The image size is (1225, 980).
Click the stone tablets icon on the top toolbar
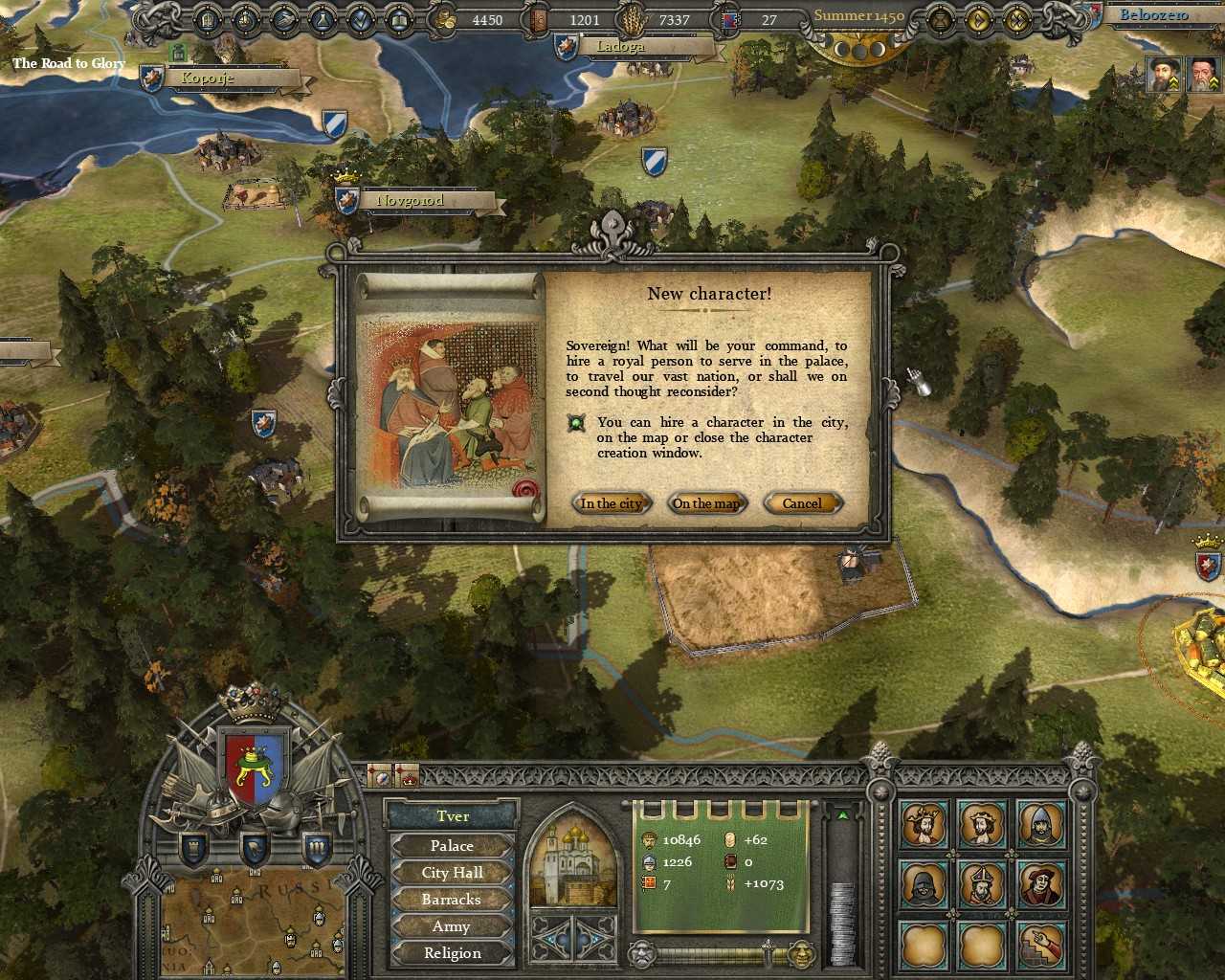(207, 18)
